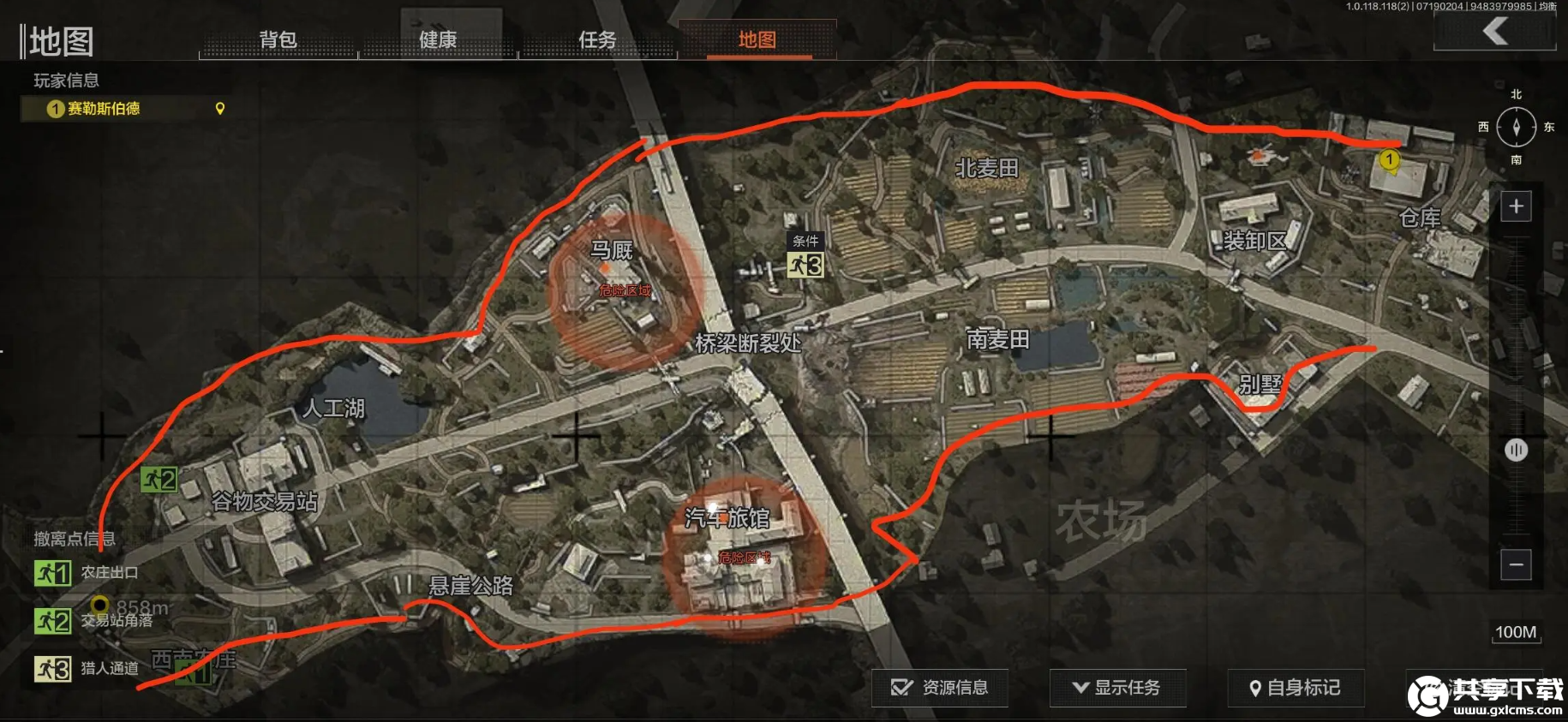Click the compass rose in the top right
This screenshot has width=1568, height=722.
click(x=1516, y=127)
